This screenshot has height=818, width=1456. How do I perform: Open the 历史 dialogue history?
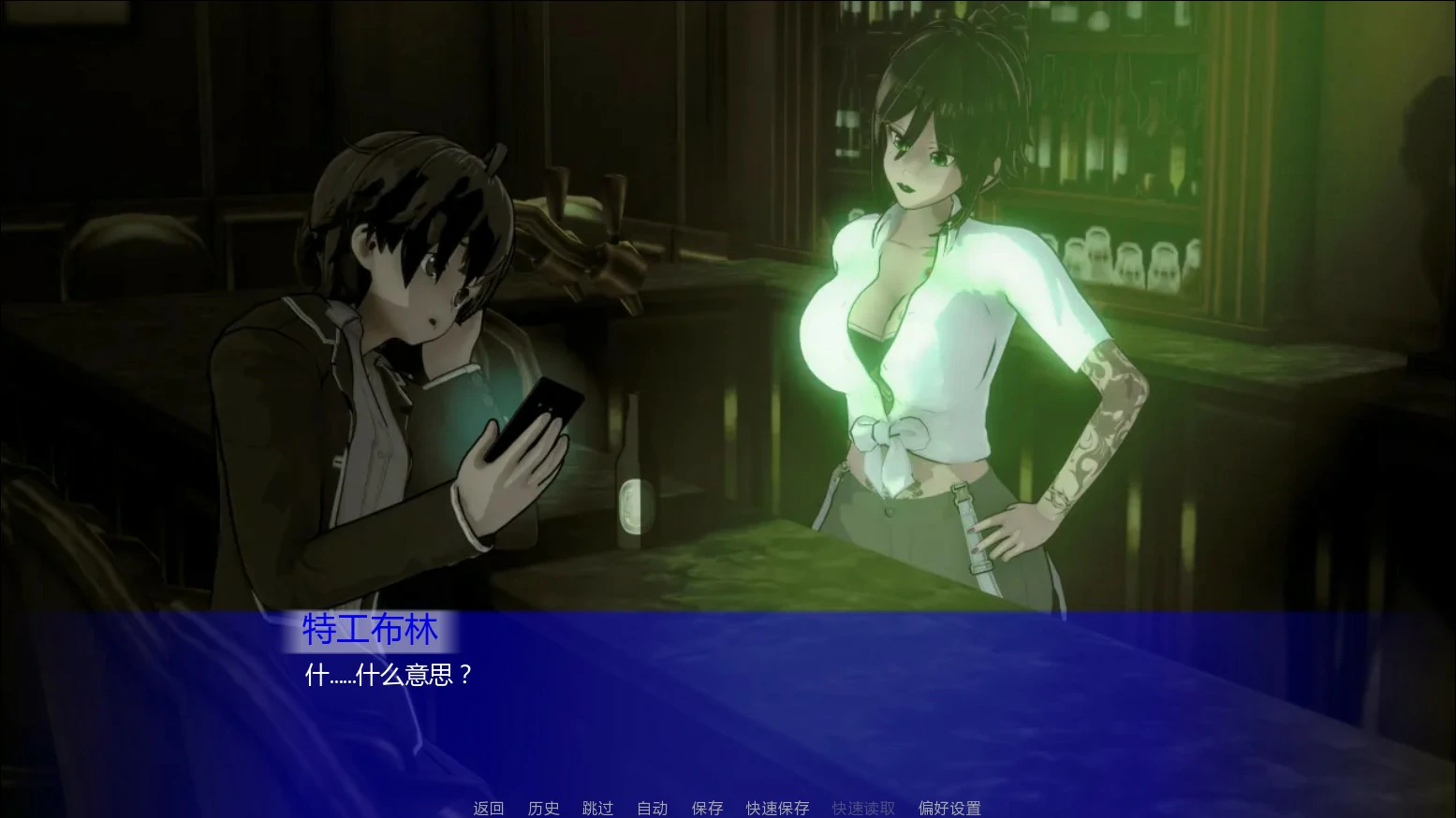[x=543, y=807]
